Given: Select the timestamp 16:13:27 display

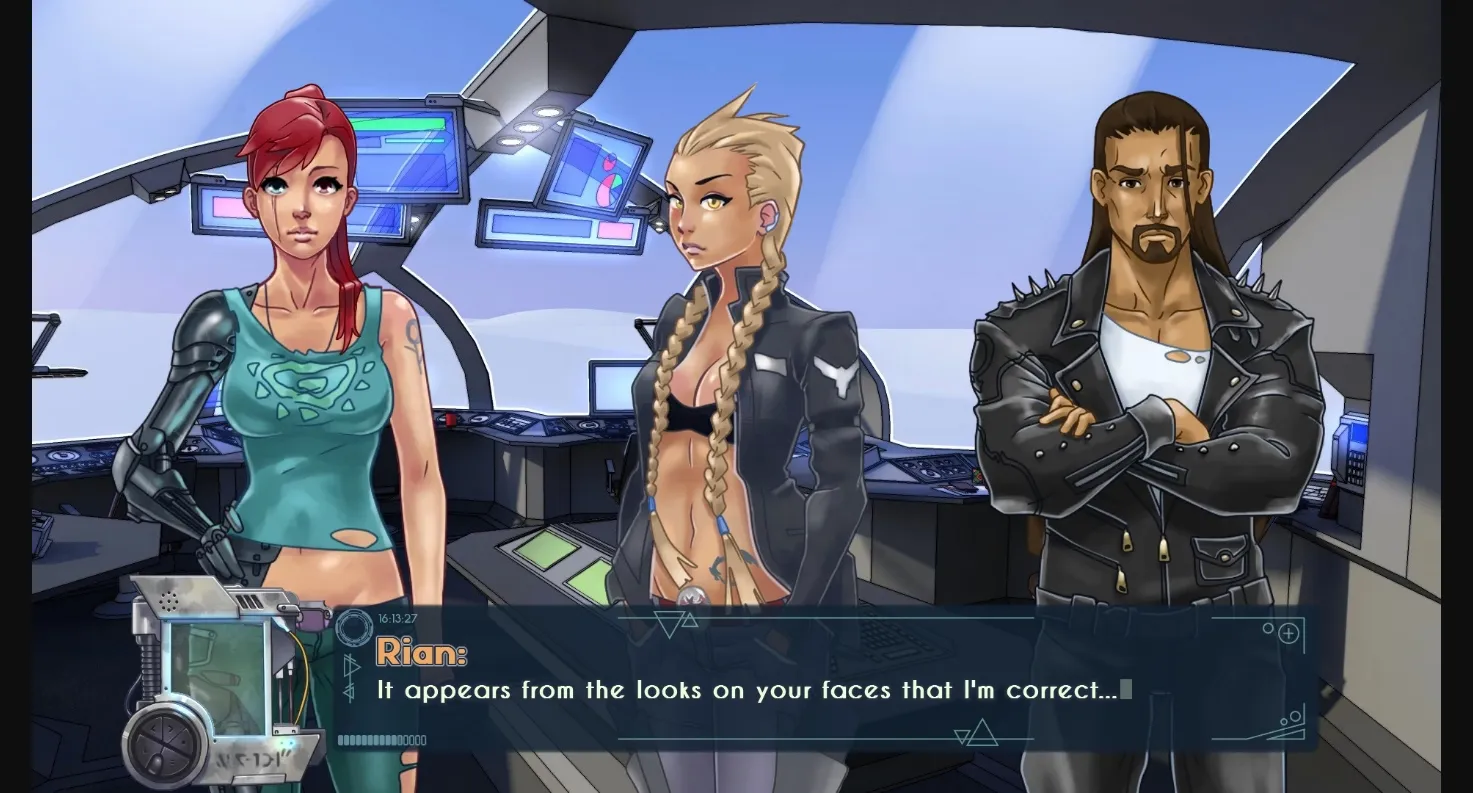Looking at the screenshot, I should coord(397,617).
